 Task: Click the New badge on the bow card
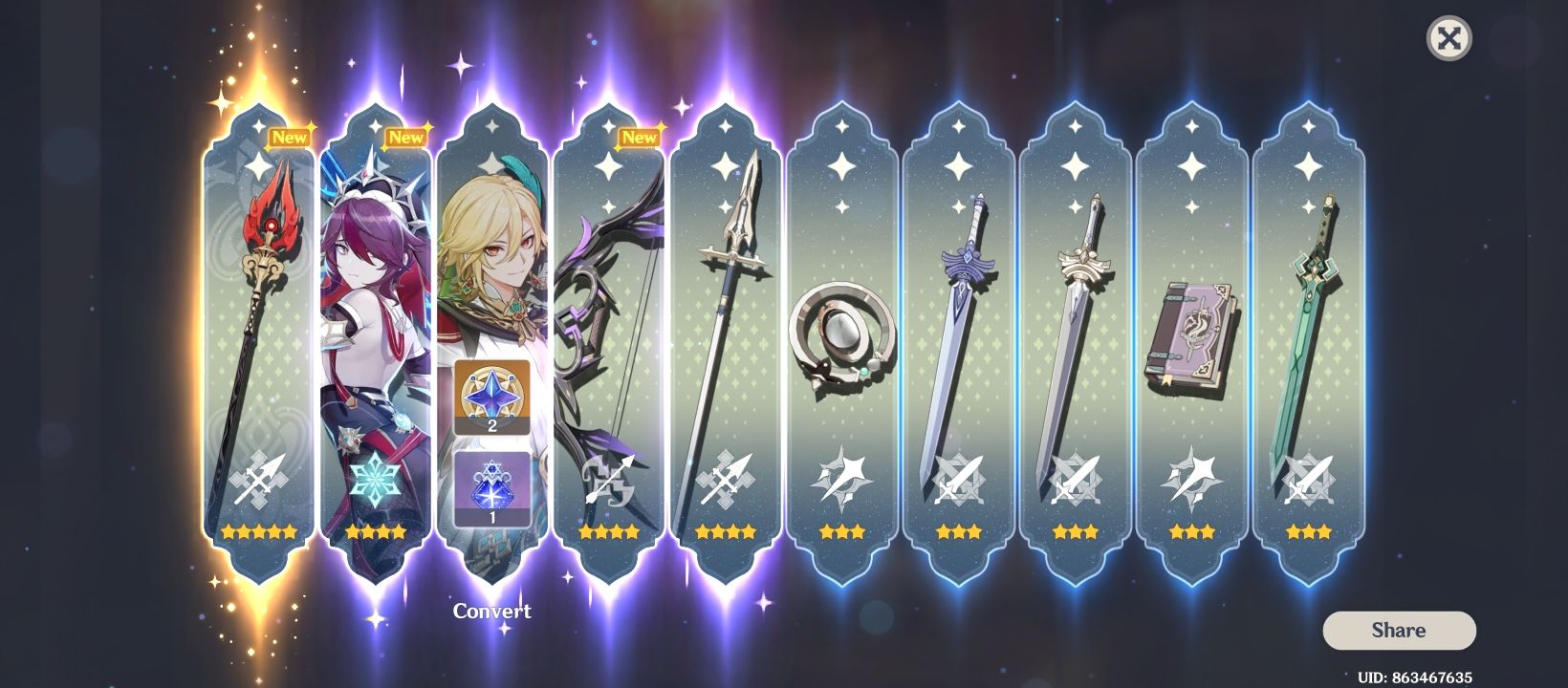tap(639, 137)
